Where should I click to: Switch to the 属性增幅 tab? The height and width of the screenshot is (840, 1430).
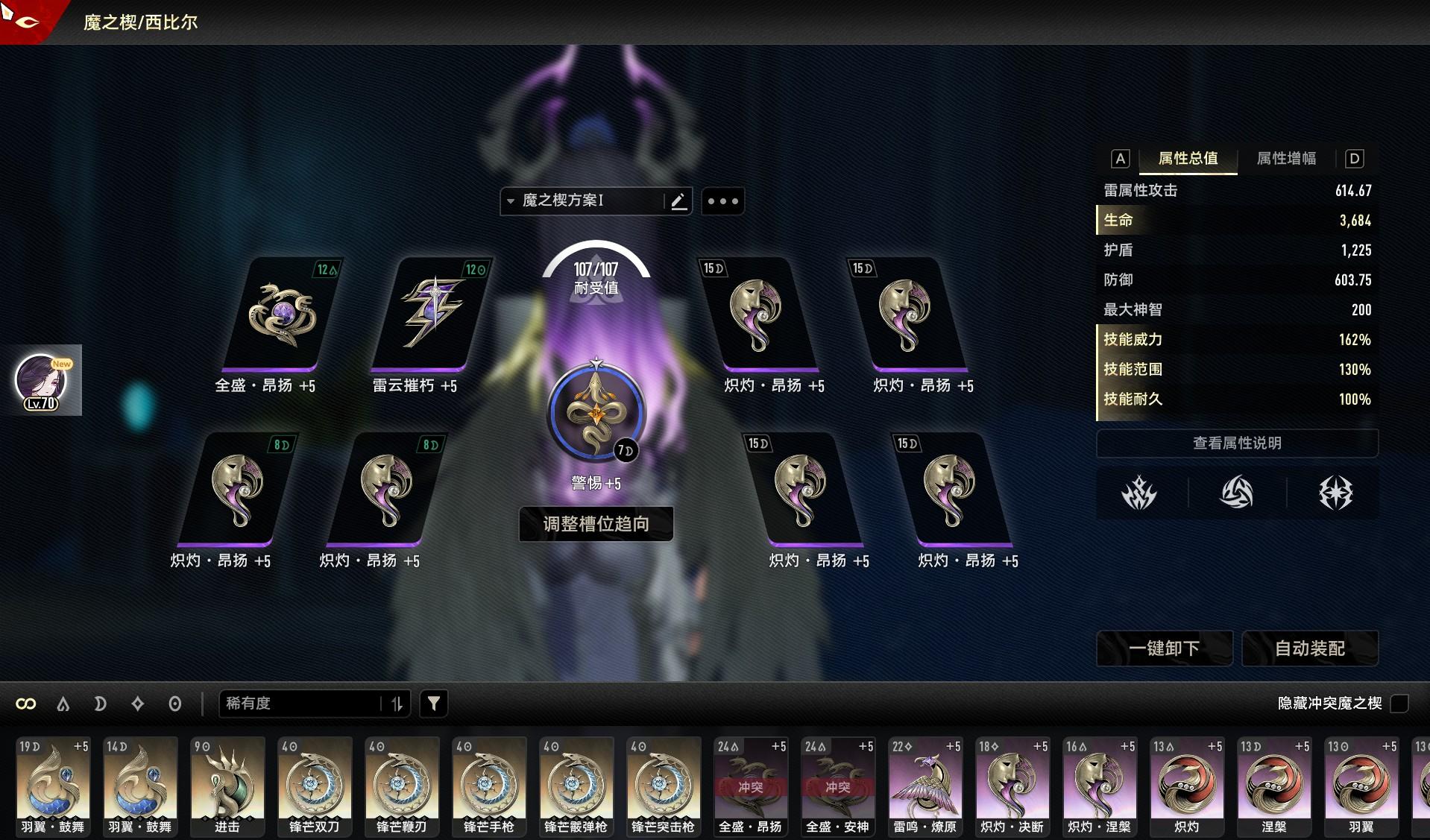1286,159
